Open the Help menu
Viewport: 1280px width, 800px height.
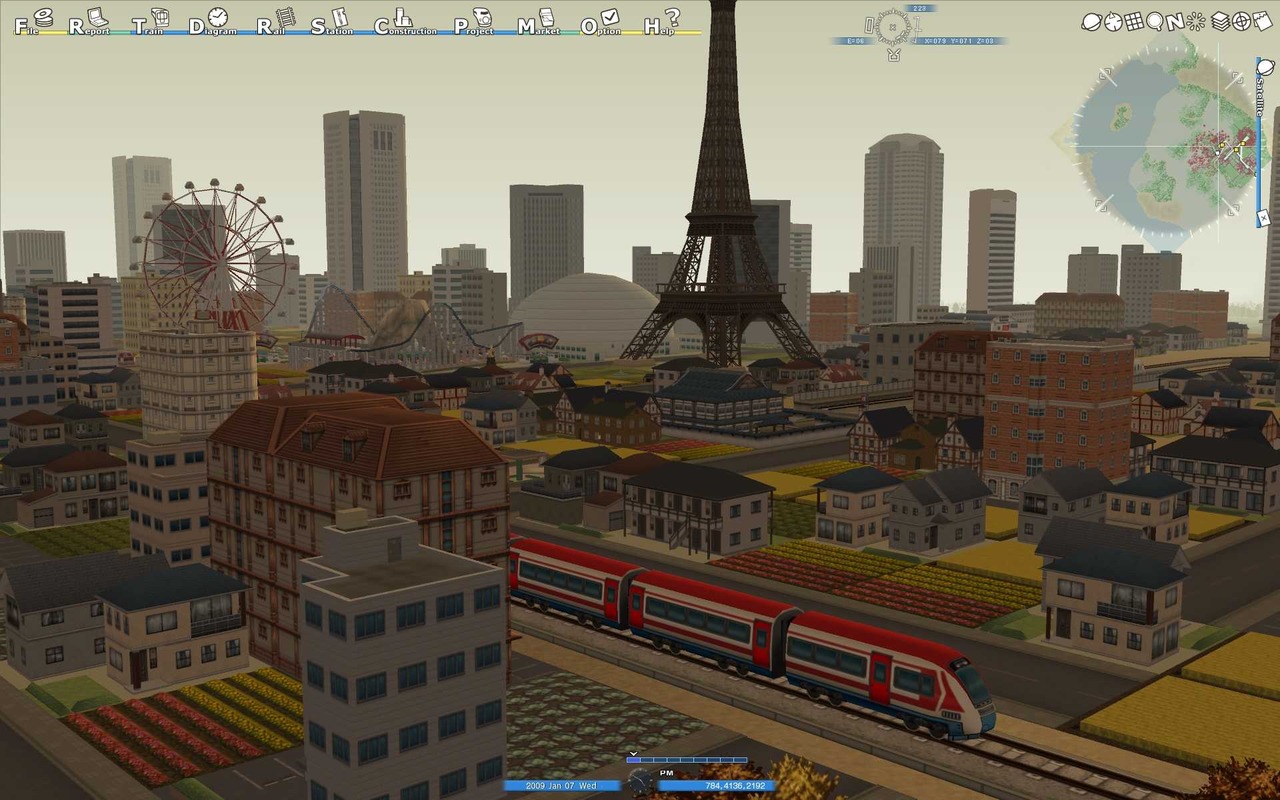663,21
